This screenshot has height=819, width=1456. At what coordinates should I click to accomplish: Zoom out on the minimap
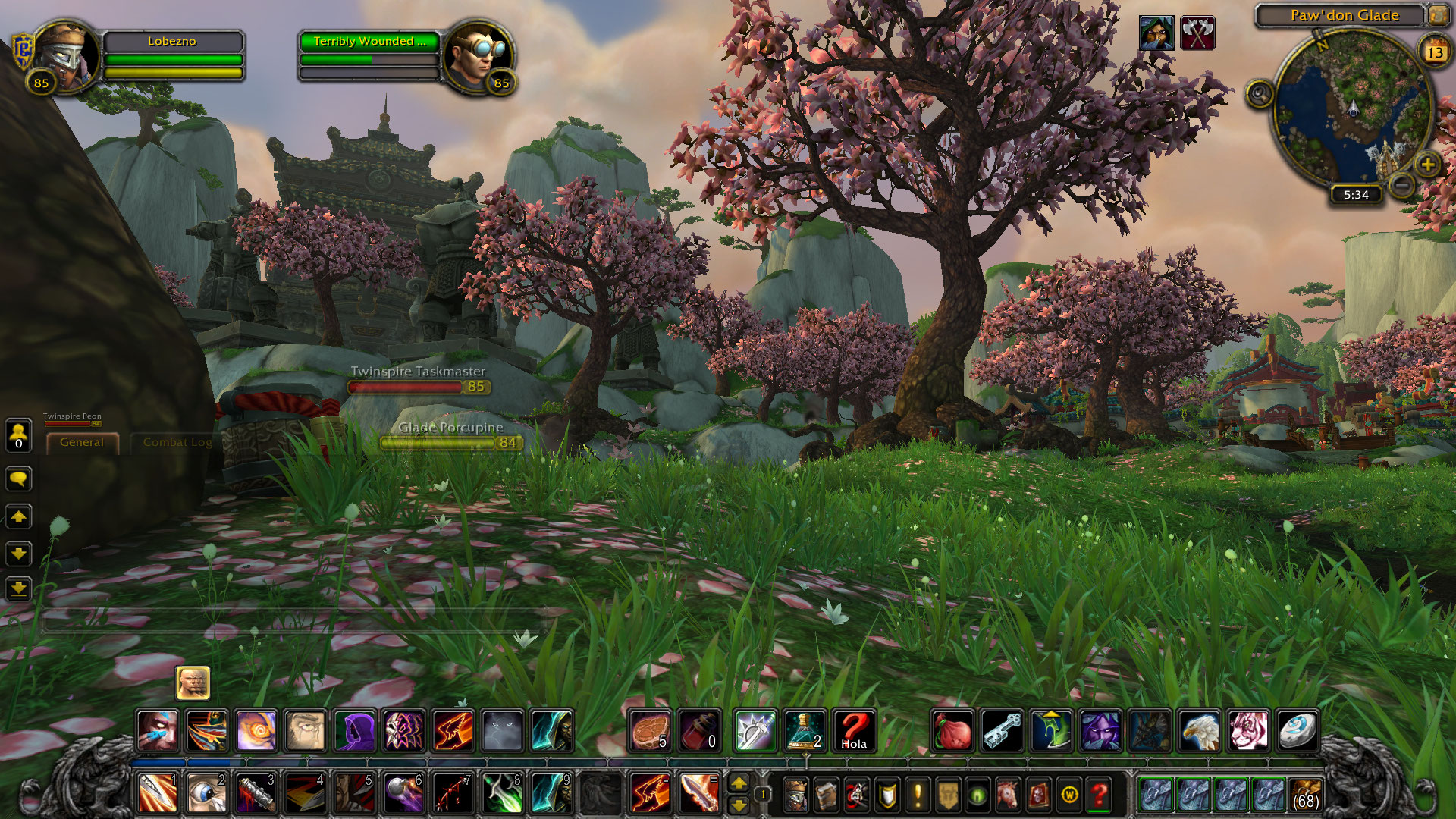1402,184
